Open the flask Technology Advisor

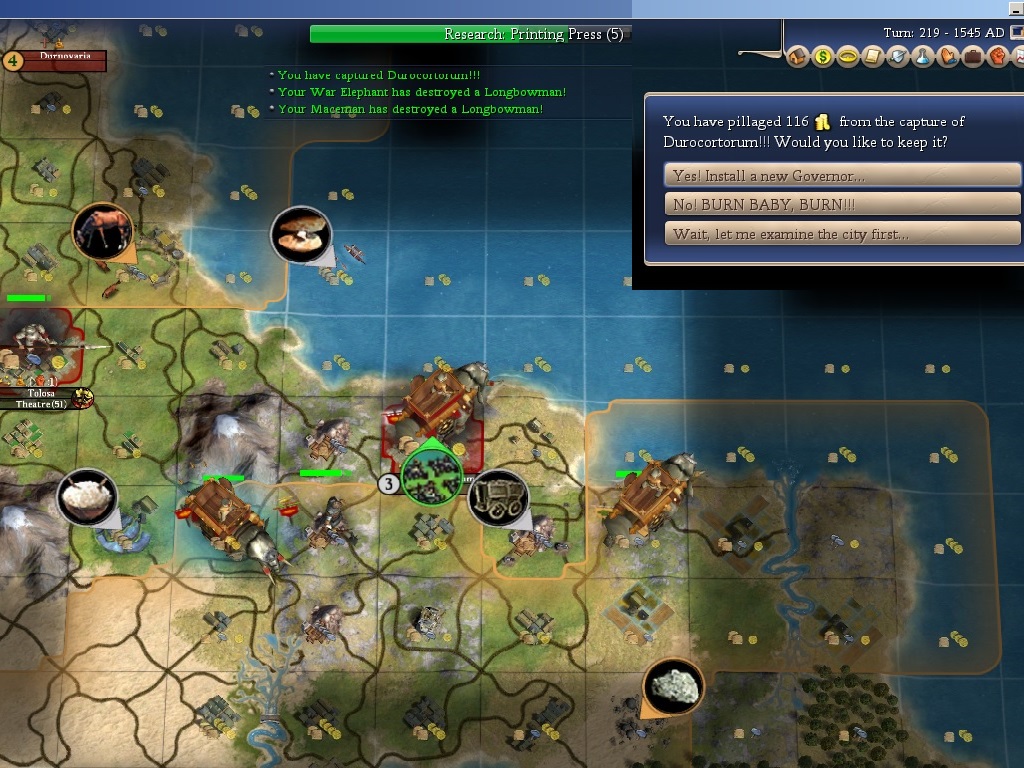point(923,57)
